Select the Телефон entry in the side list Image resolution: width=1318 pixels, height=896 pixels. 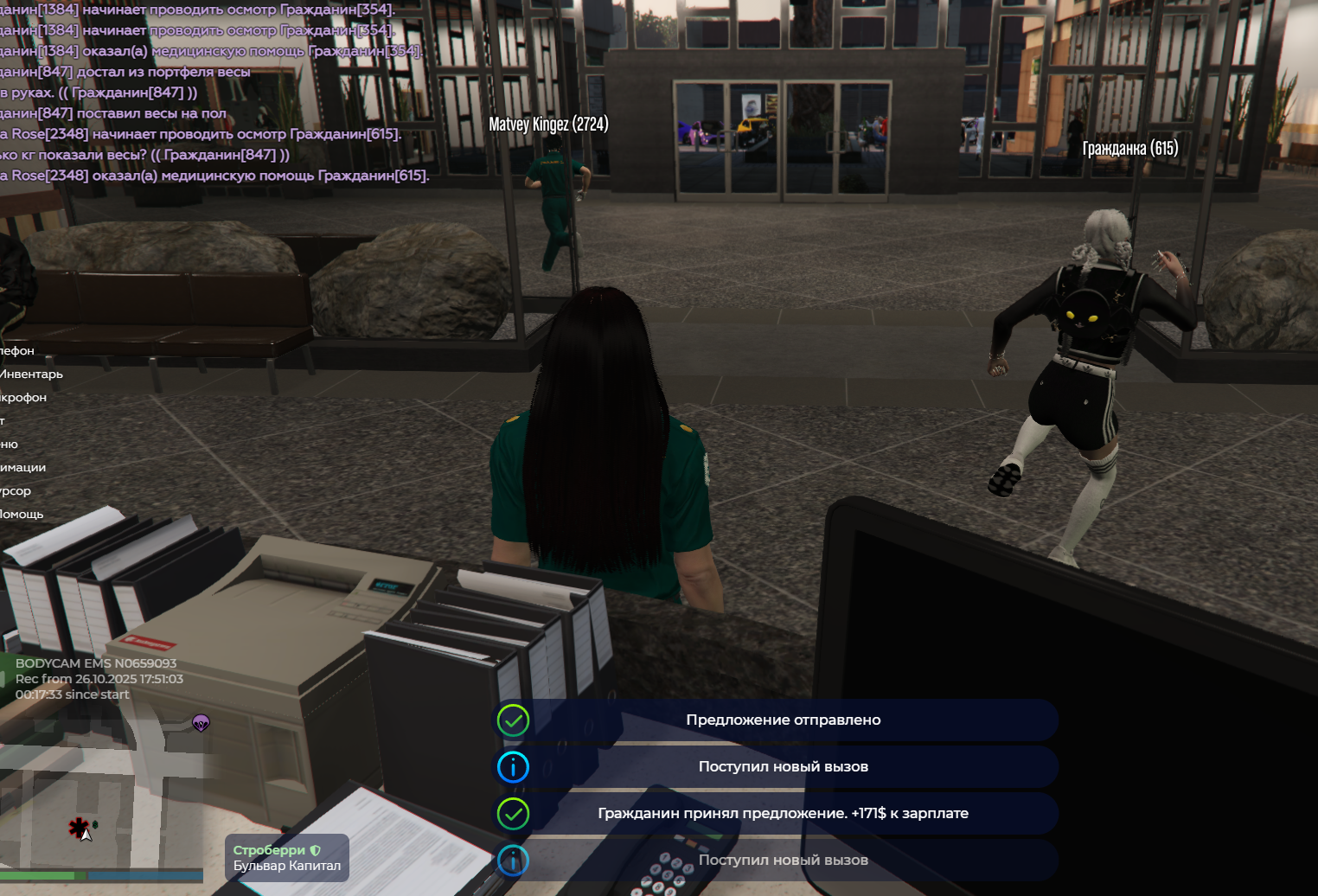[x=17, y=351]
